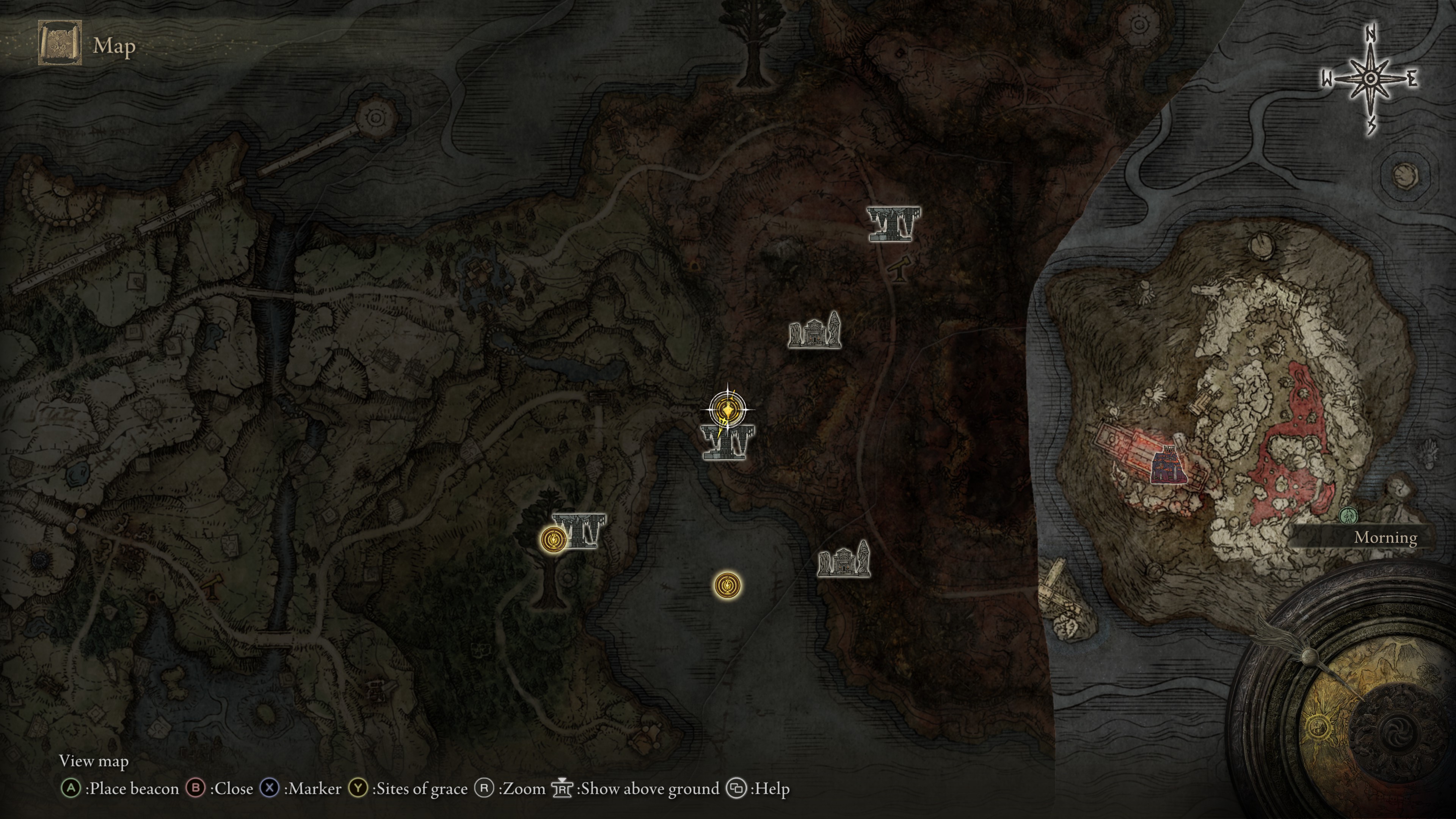Click the compass rose
The width and height of the screenshot is (1456, 819).
[x=1370, y=79]
